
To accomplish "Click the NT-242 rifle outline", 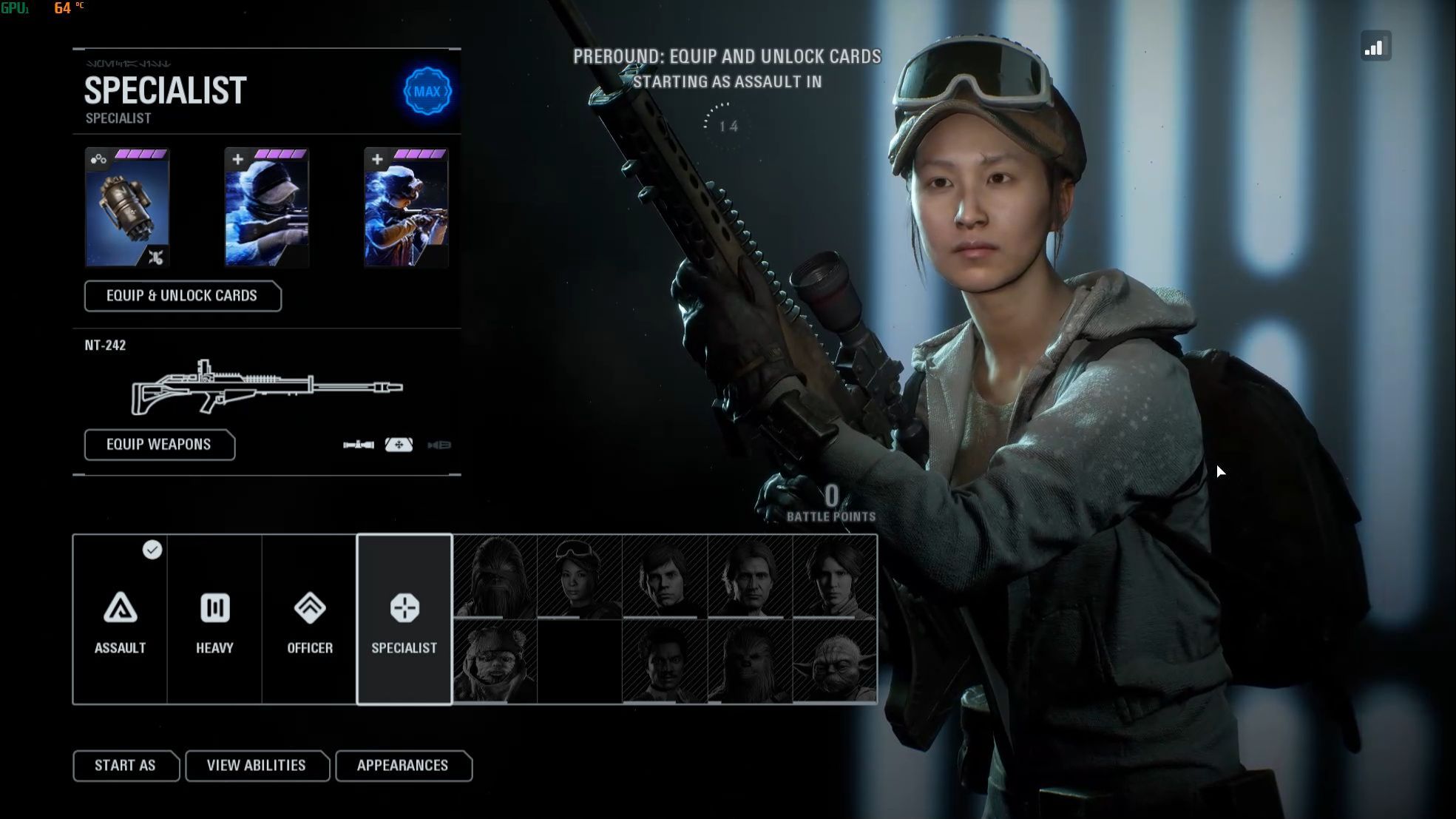I will (266, 387).
